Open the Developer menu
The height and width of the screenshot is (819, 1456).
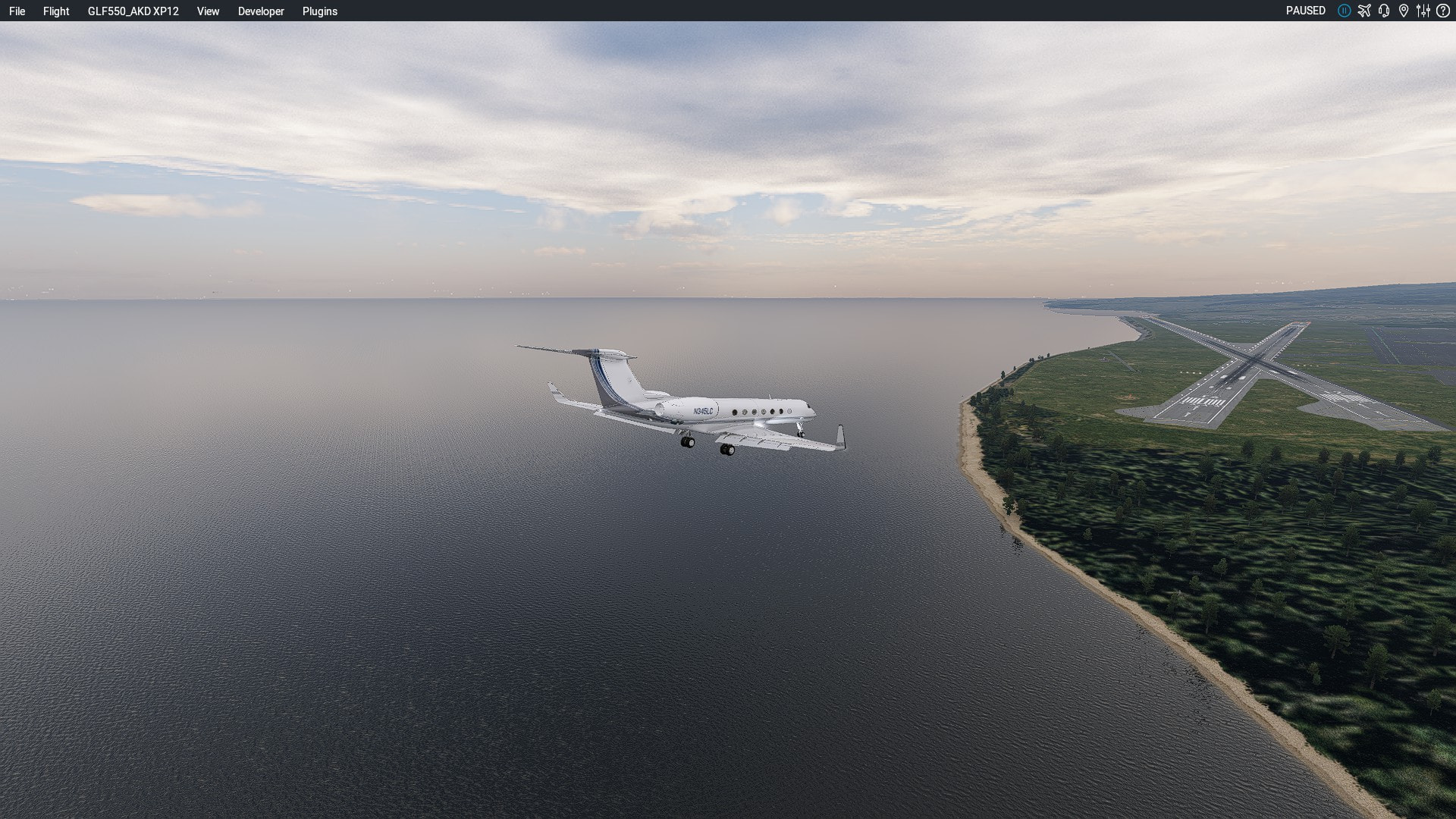coord(261,11)
